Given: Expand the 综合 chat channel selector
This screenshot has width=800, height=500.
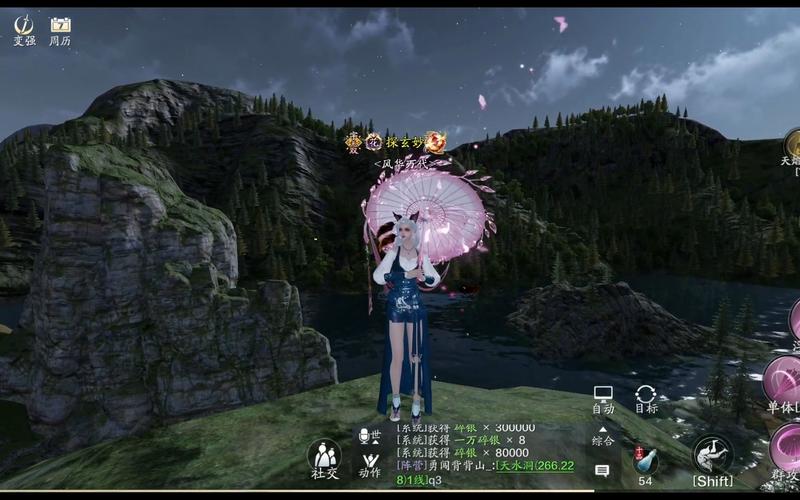Looking at the screenshot, I should tap(602, 435).
